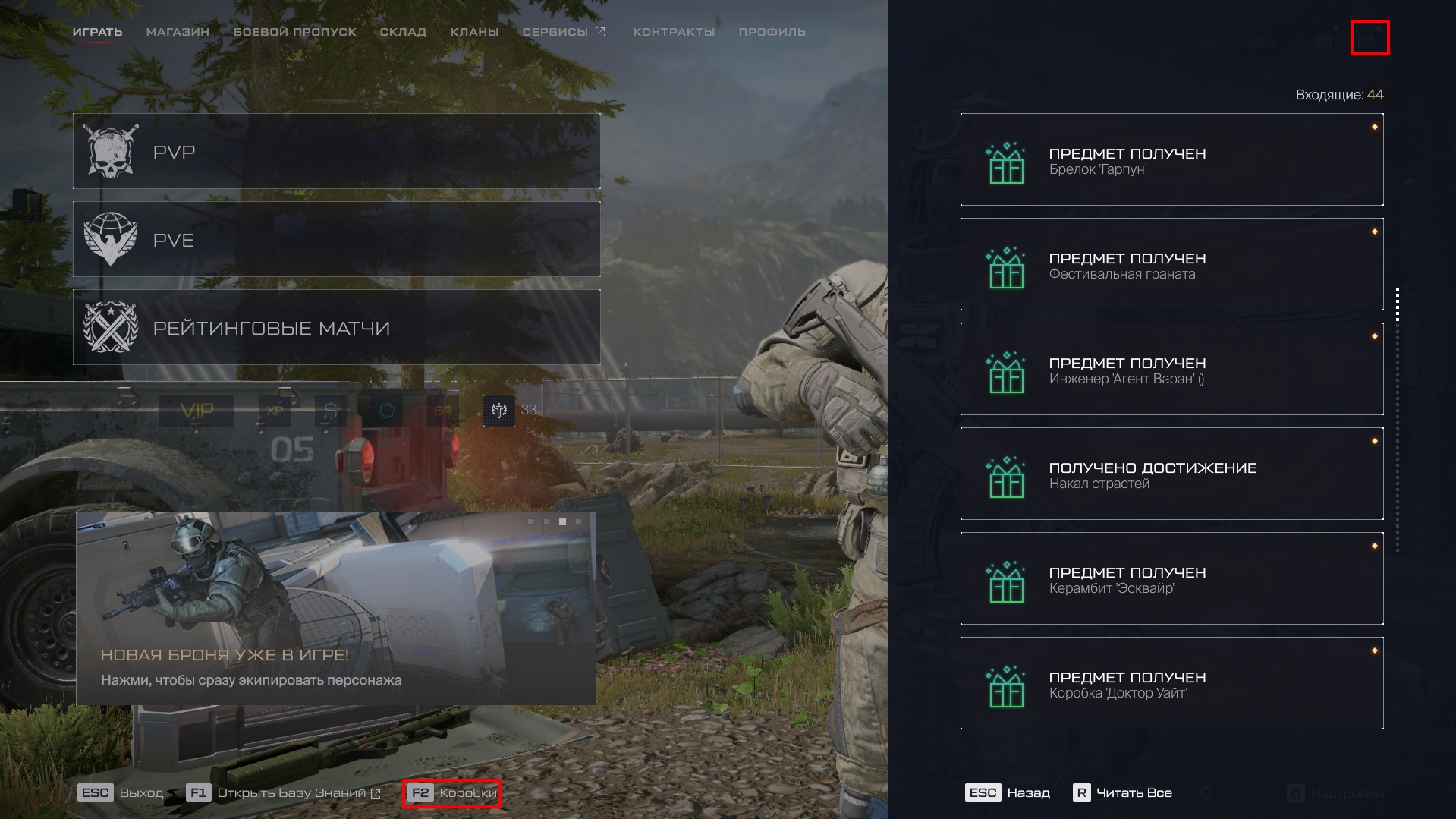Open the ПРОФИЛЬ tab
The height and width of the screenshot is (819, 1456).
click(772, 32)
